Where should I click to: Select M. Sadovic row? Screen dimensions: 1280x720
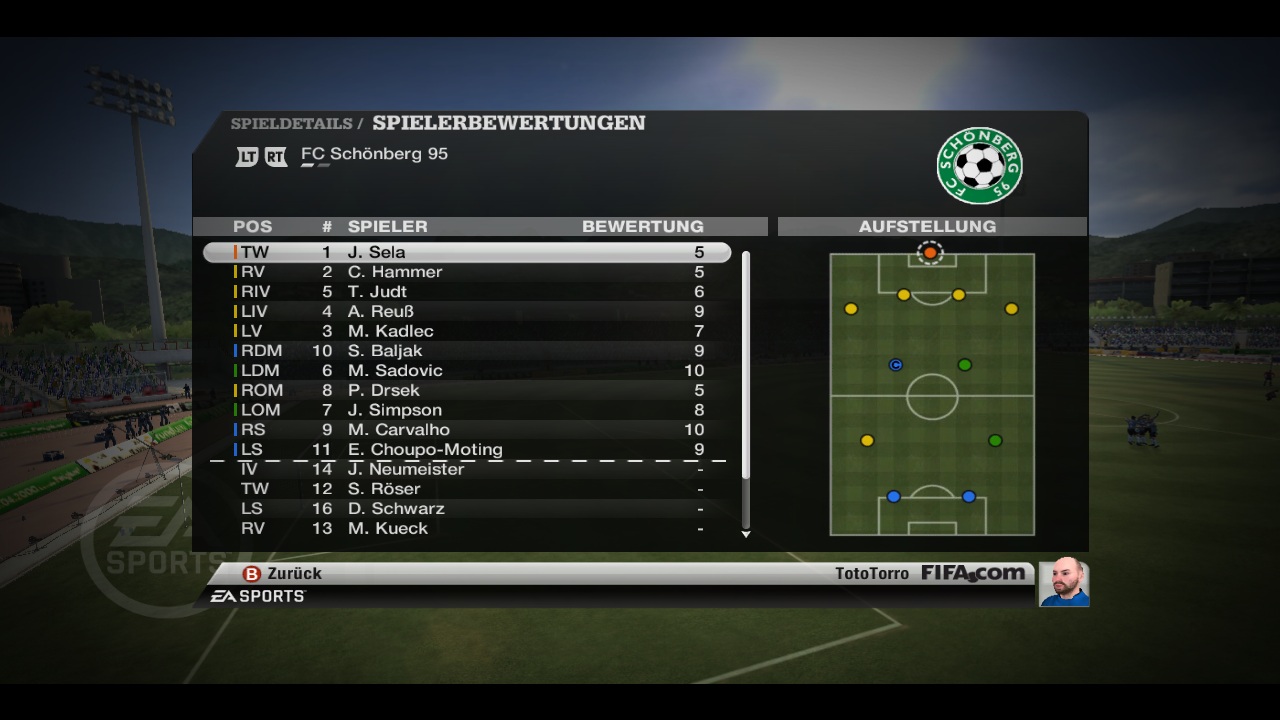point(467,371)
